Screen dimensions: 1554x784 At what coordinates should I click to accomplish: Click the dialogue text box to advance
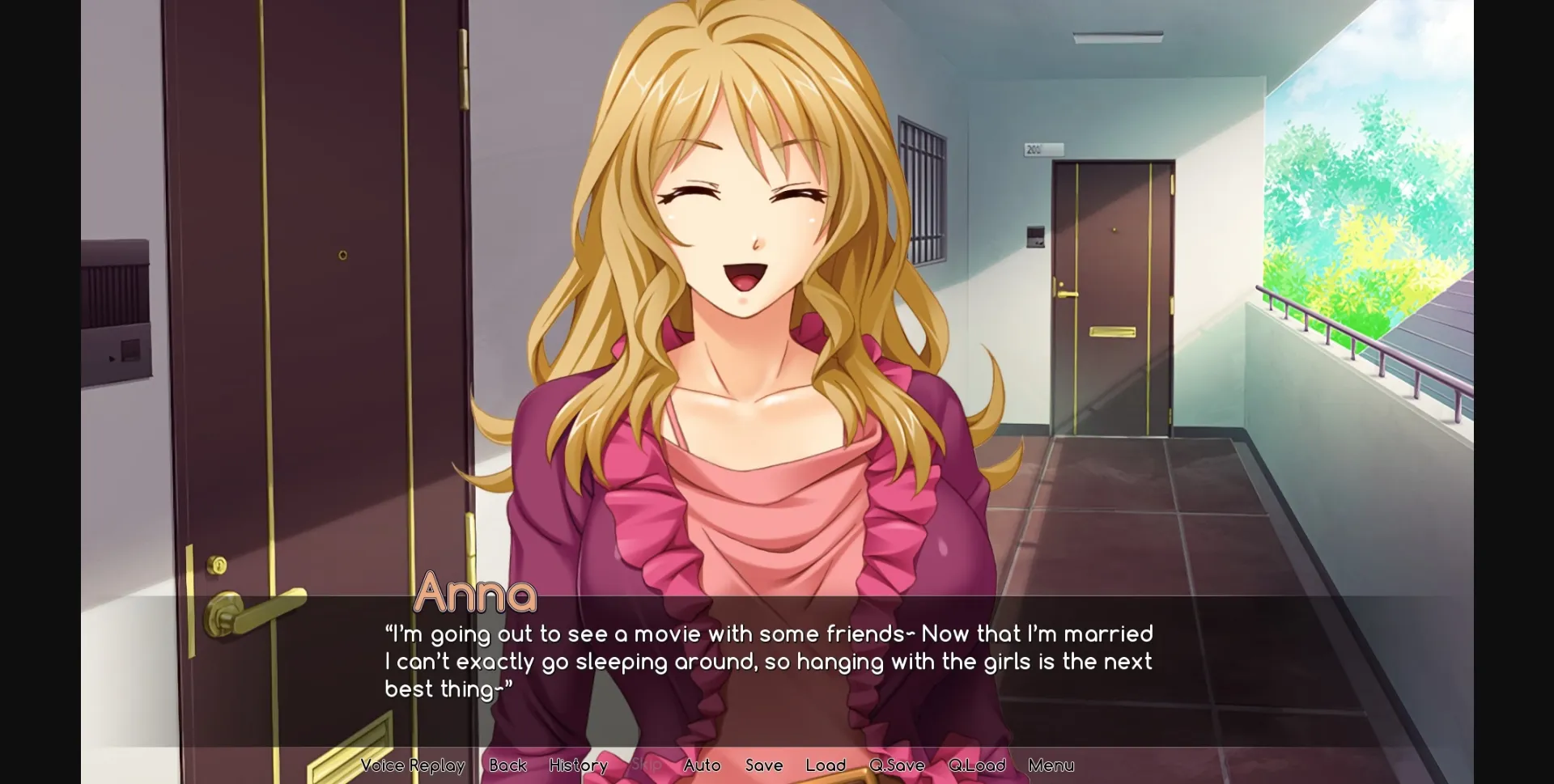click(769, 661)
